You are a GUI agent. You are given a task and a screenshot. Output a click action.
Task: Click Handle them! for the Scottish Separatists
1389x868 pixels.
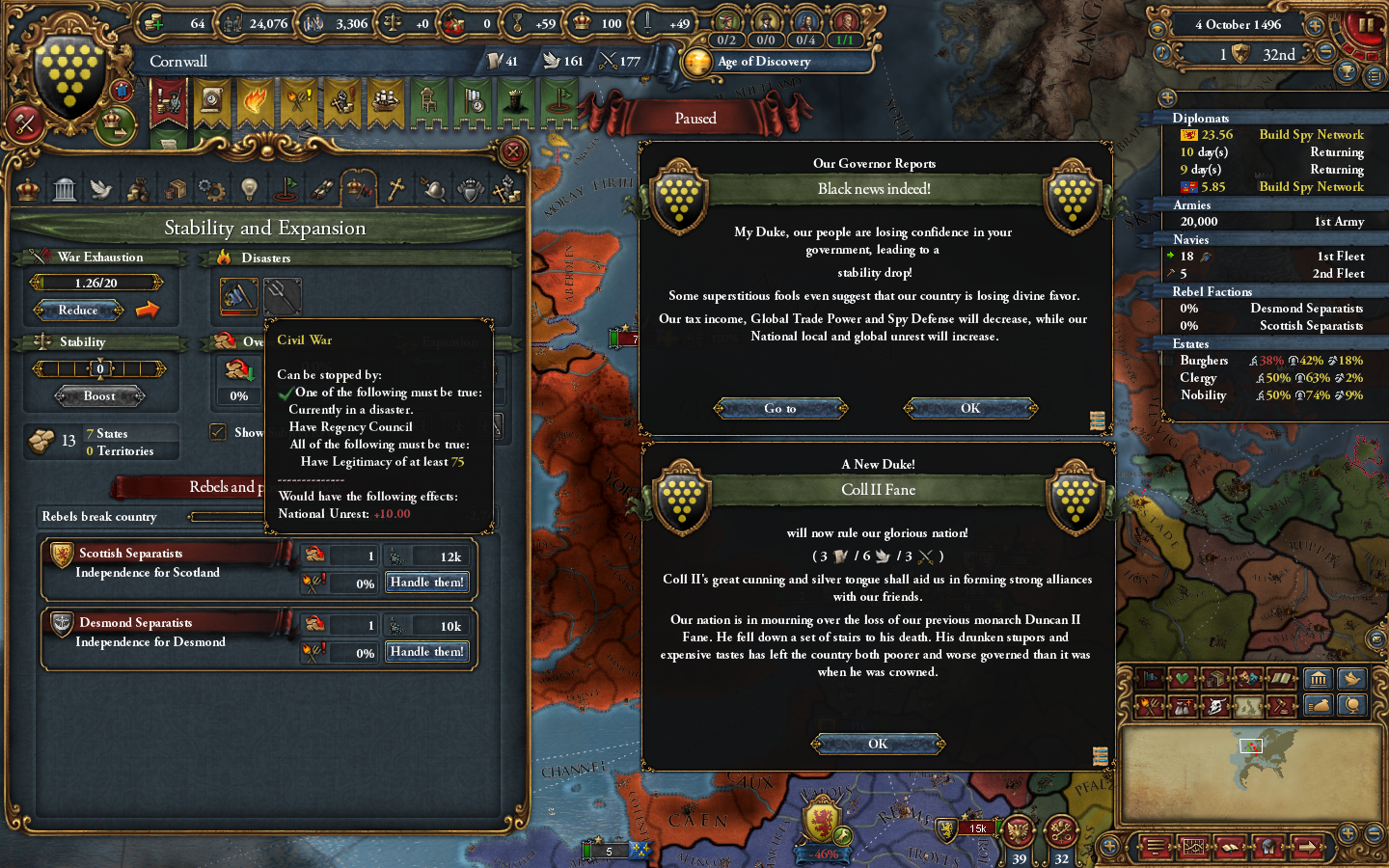pyautogui.click(x=426, y=582)
